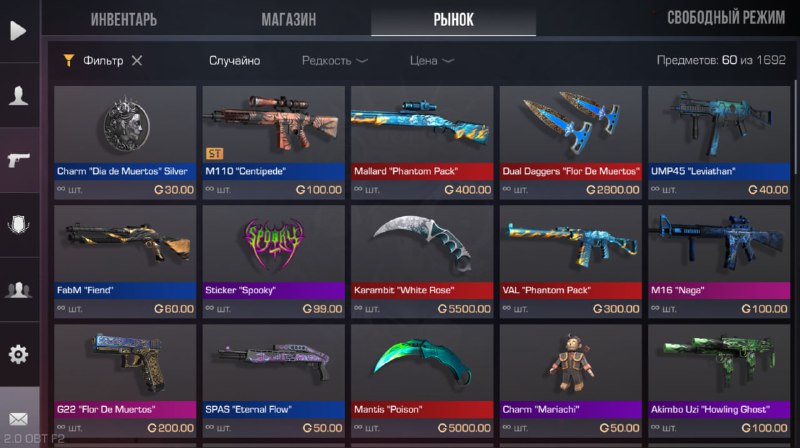
Task: Open the Фильтр options
Action: pyautogui.click(x=94, y=61)
